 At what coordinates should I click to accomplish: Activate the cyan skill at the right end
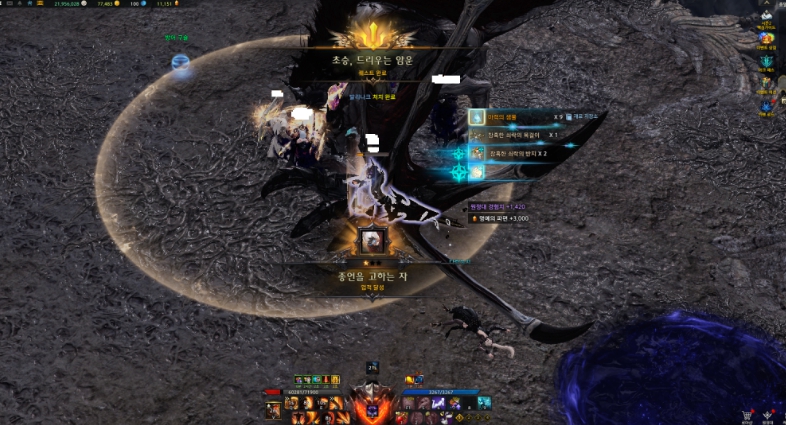pyautogui.click(x=484, y=403)
